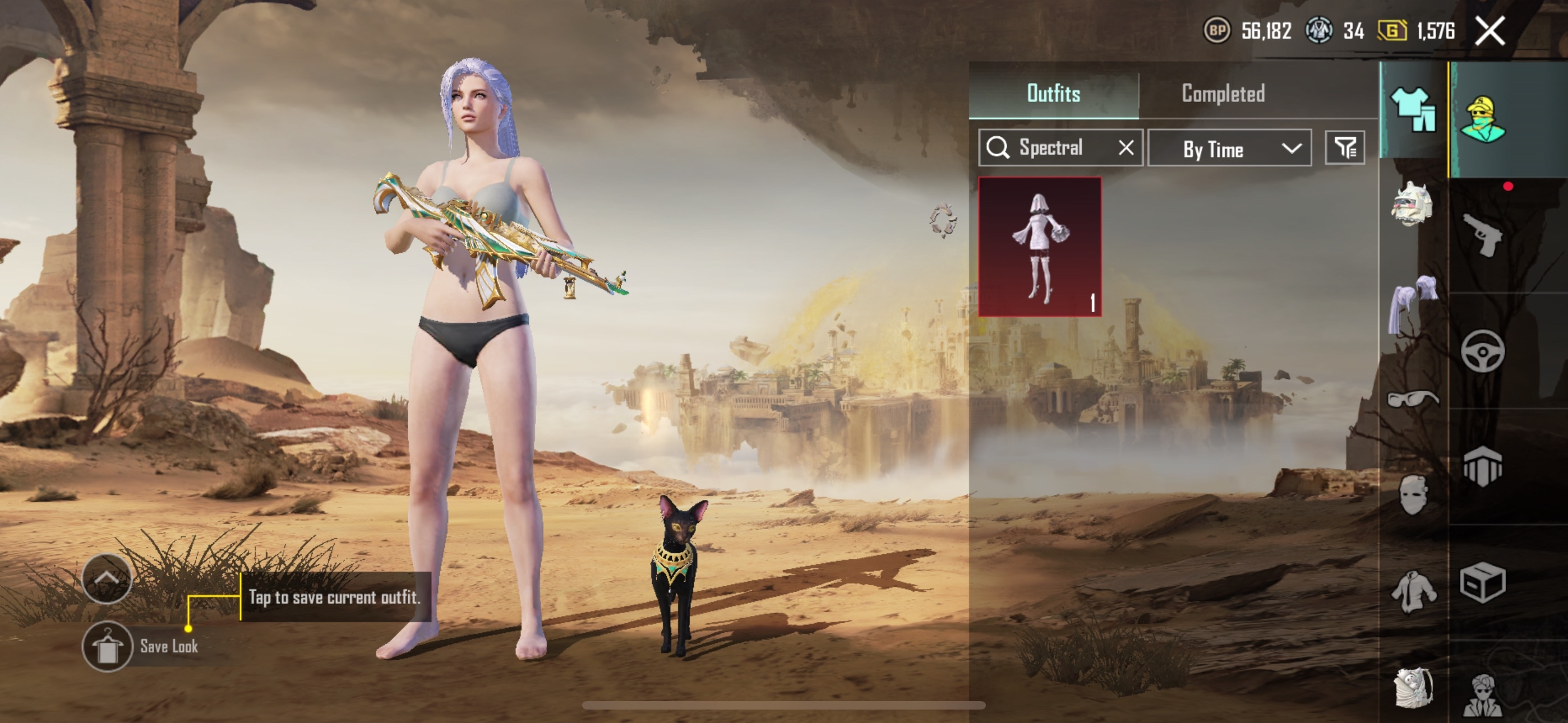The image size is (1568, 723).
Task: Select the sunglasses accessory category
Action: point(1413,398)
